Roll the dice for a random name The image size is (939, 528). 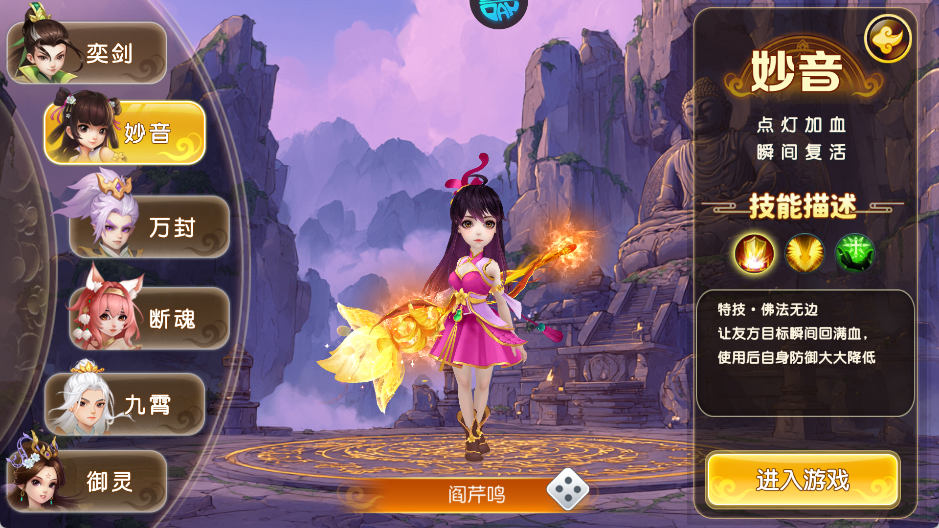567,489
